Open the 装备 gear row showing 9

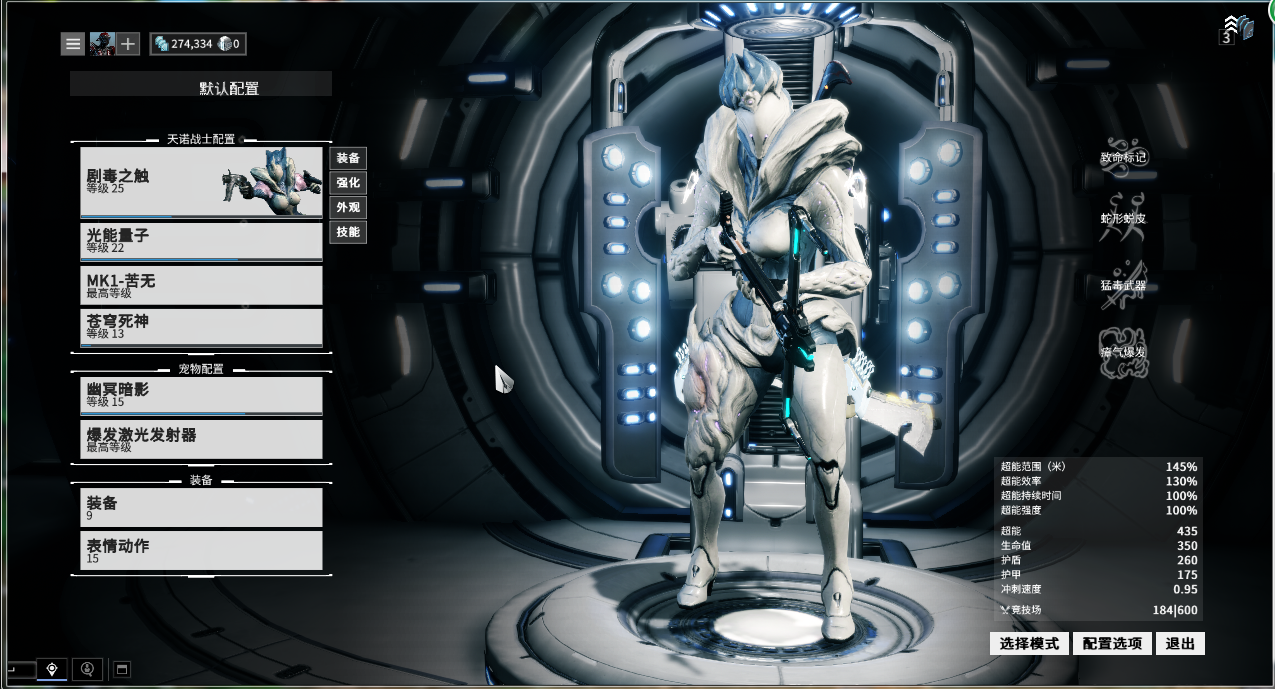tap(201, 507)
